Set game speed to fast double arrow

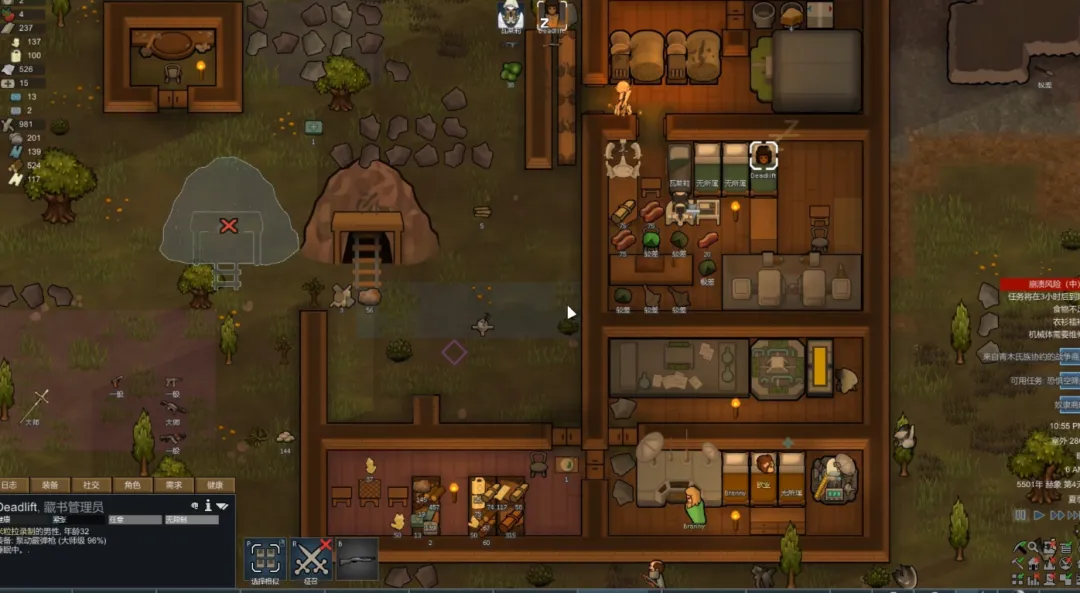click(1059, 515)
